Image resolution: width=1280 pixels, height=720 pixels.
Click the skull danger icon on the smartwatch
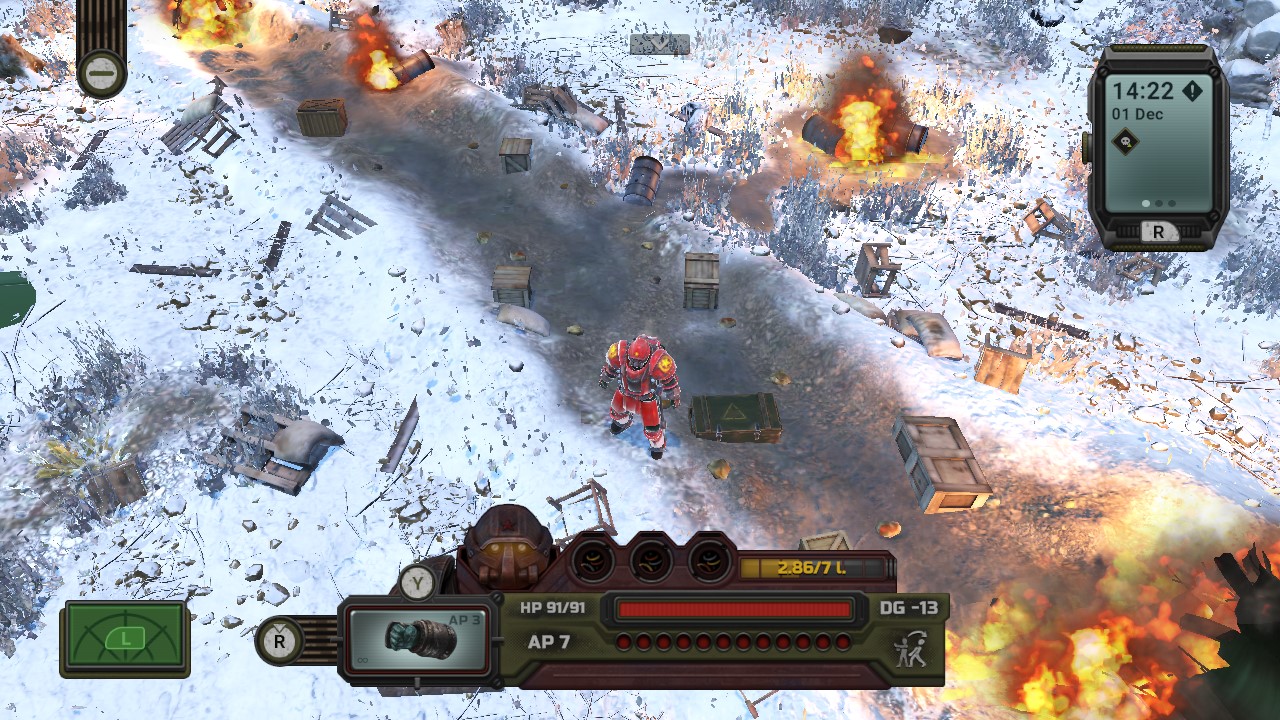click(x=1123, y=140)
